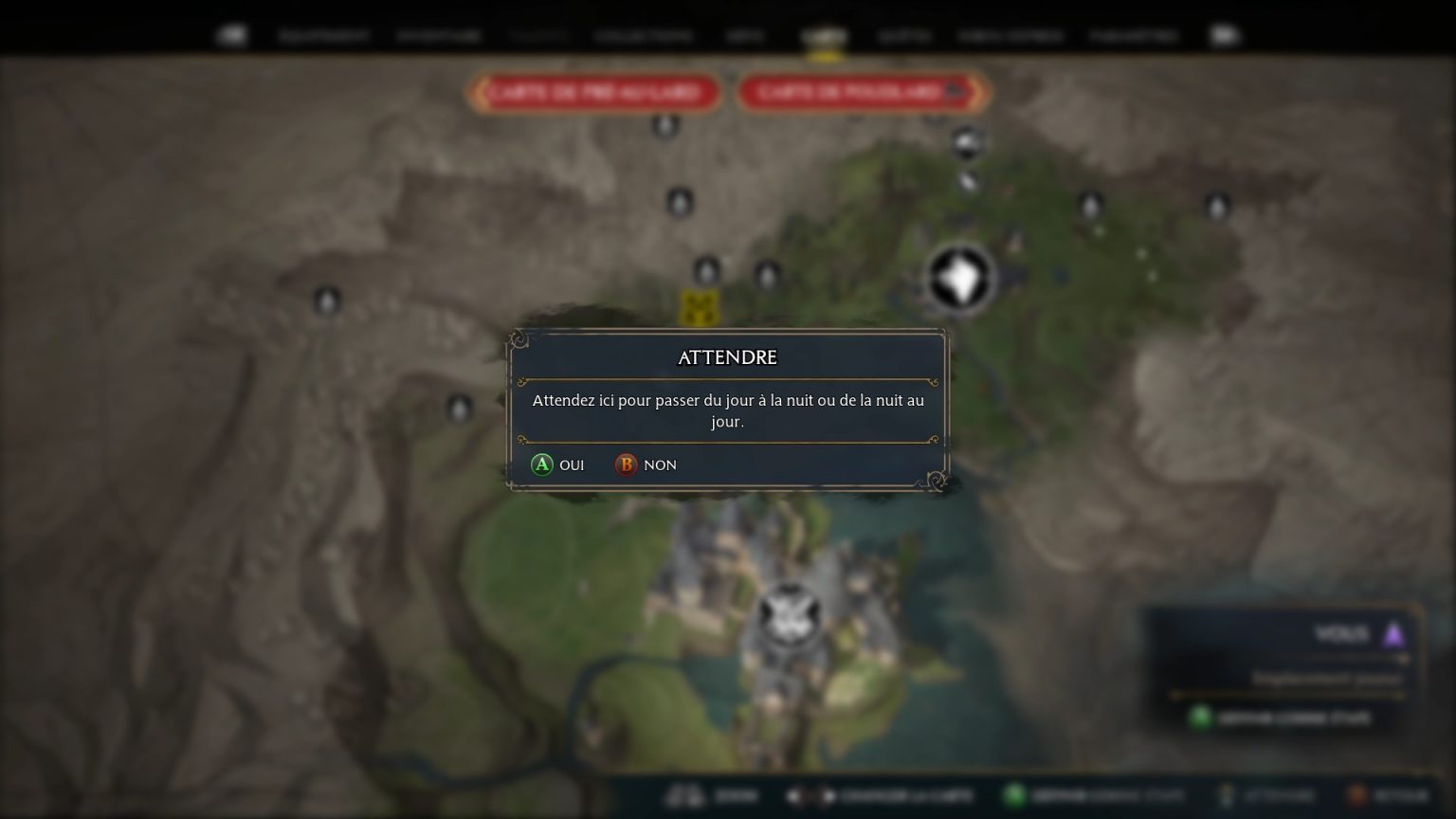Click the purple player arrow marker
The height and width of the screenshot is (819, 1456).
coord(1393,633)
